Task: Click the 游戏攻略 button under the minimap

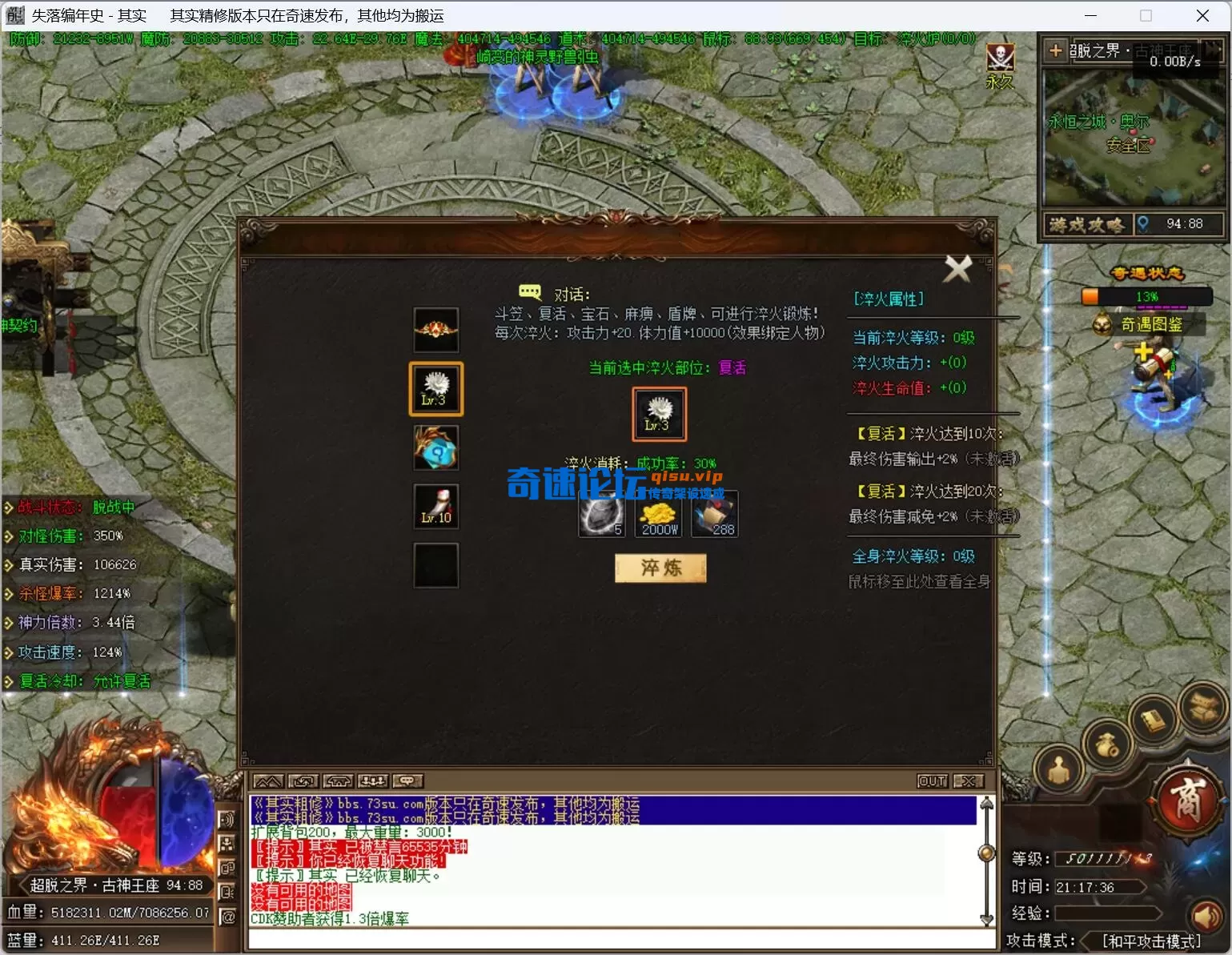Action: [x=1086, y=223]
